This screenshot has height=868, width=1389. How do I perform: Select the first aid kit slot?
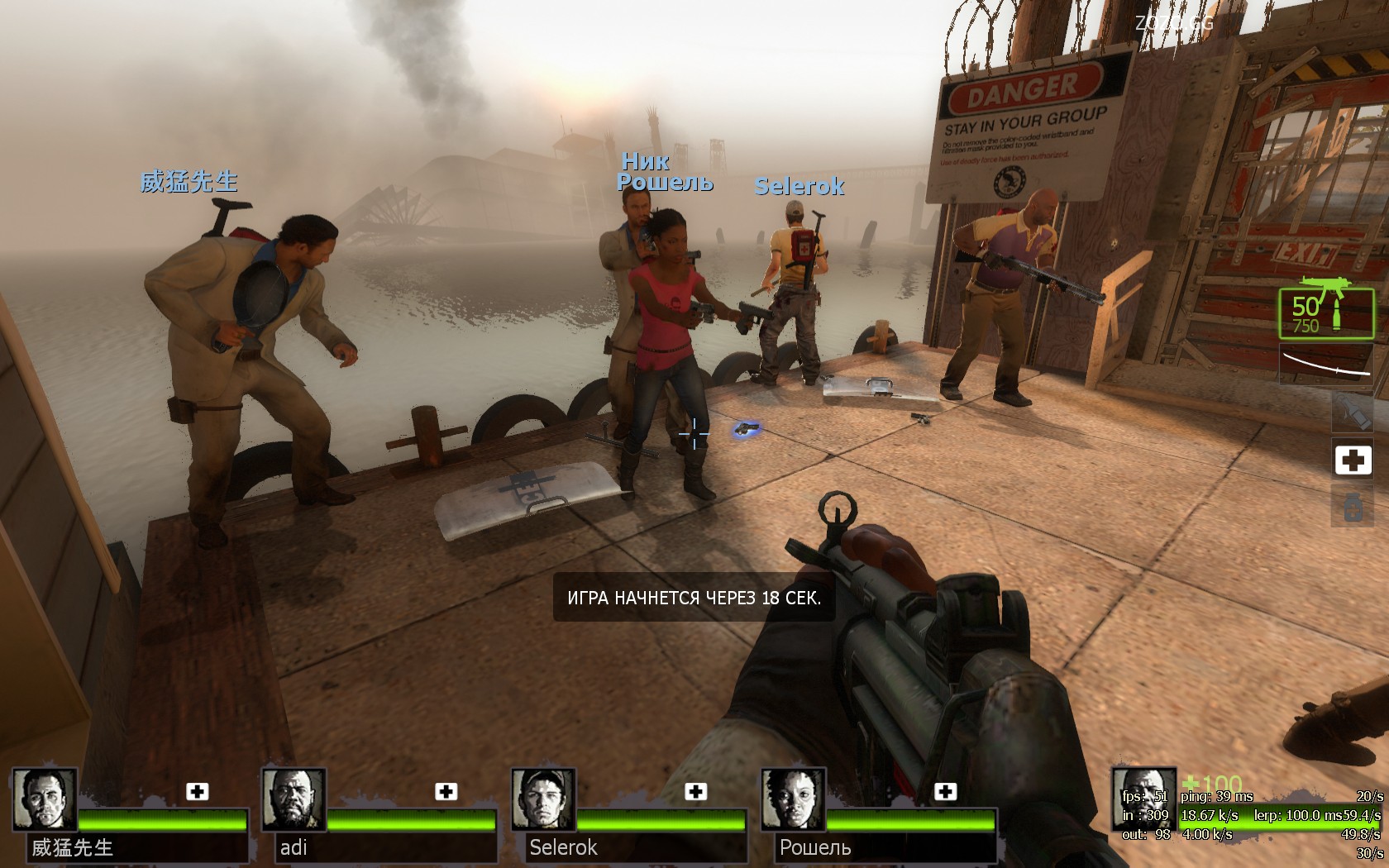click(x=1353, y=460)
